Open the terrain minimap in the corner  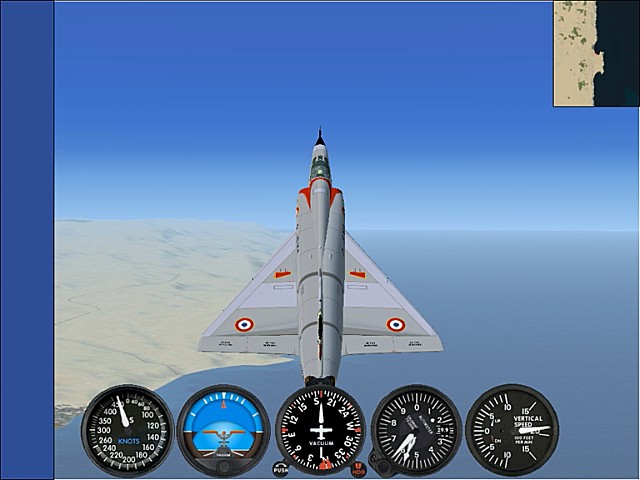(x=596, y=53)
